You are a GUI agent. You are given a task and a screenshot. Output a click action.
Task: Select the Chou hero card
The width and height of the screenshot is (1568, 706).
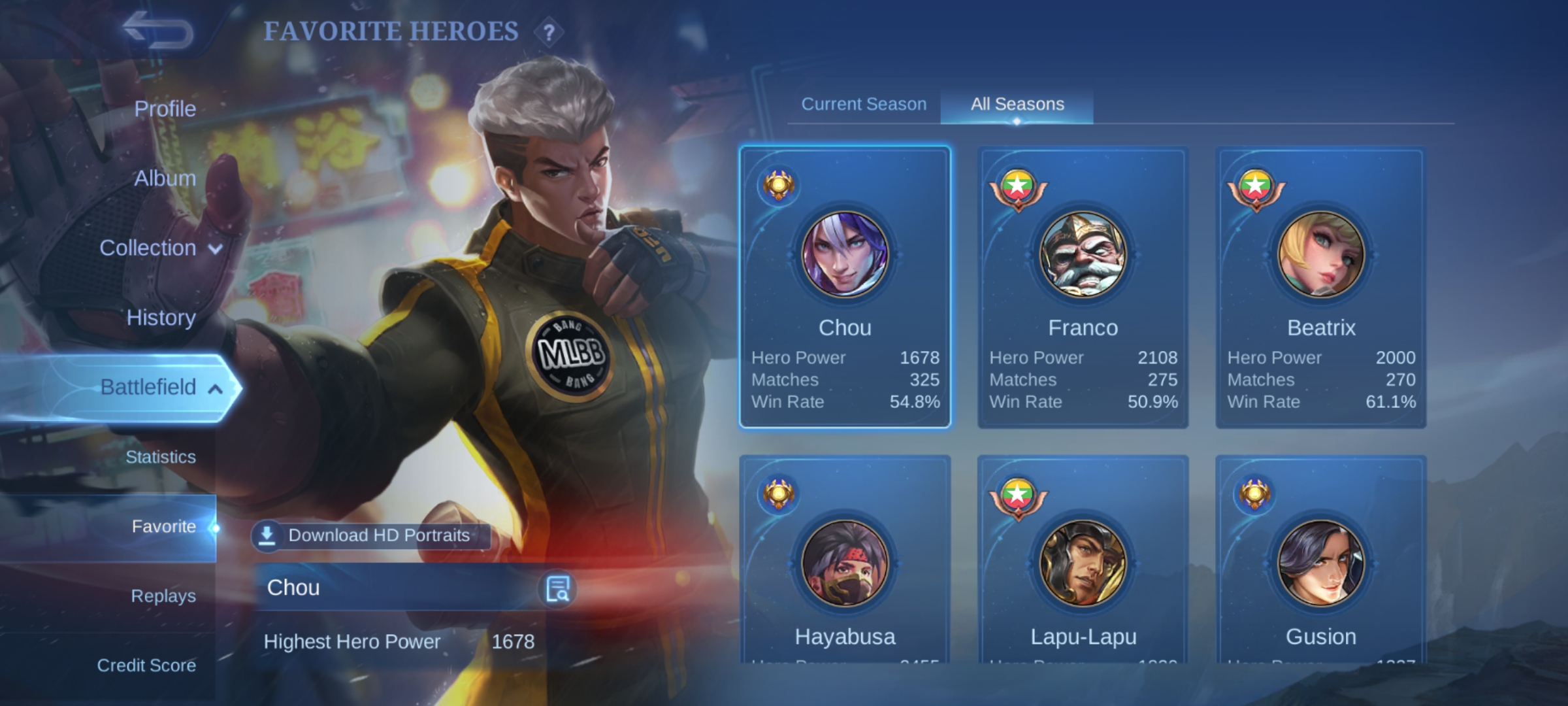(x=845, y=288)
